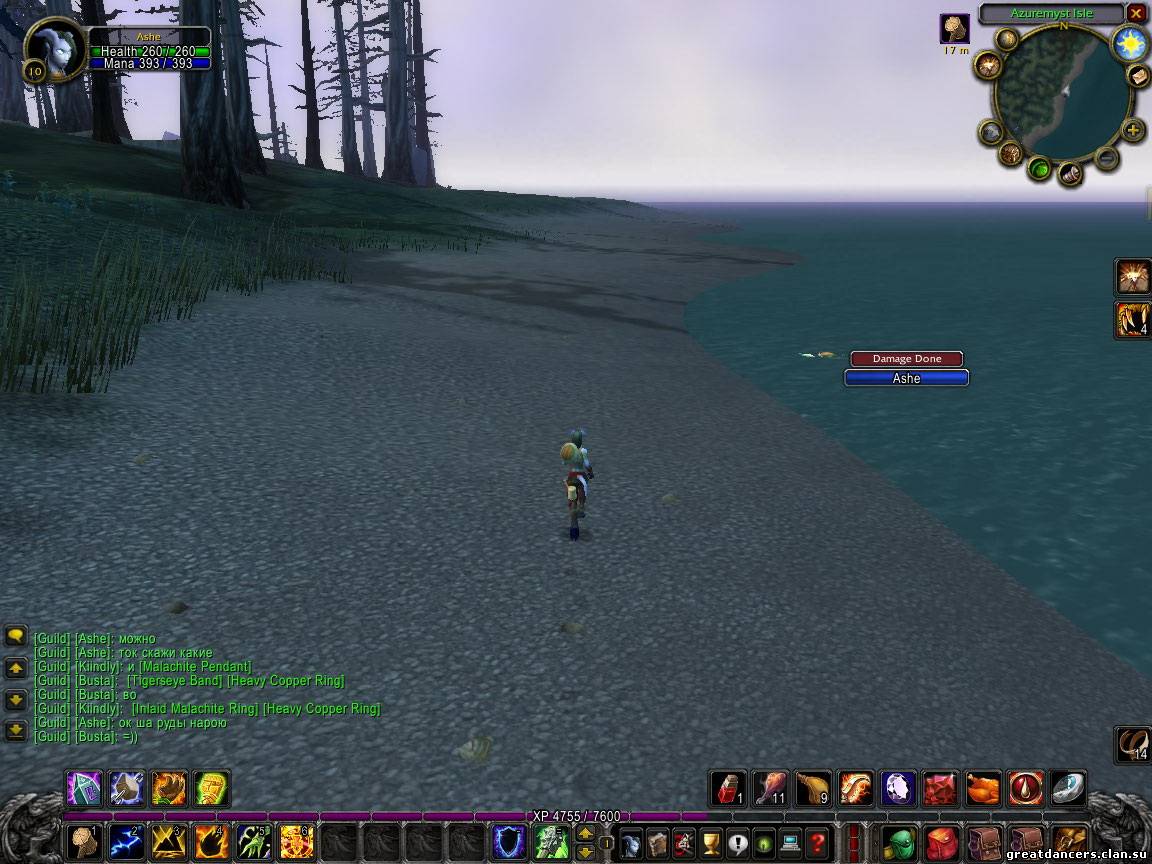The image size is (1152, 864).
Task: Select the white diamond gem icon
Action: [898, 788]
